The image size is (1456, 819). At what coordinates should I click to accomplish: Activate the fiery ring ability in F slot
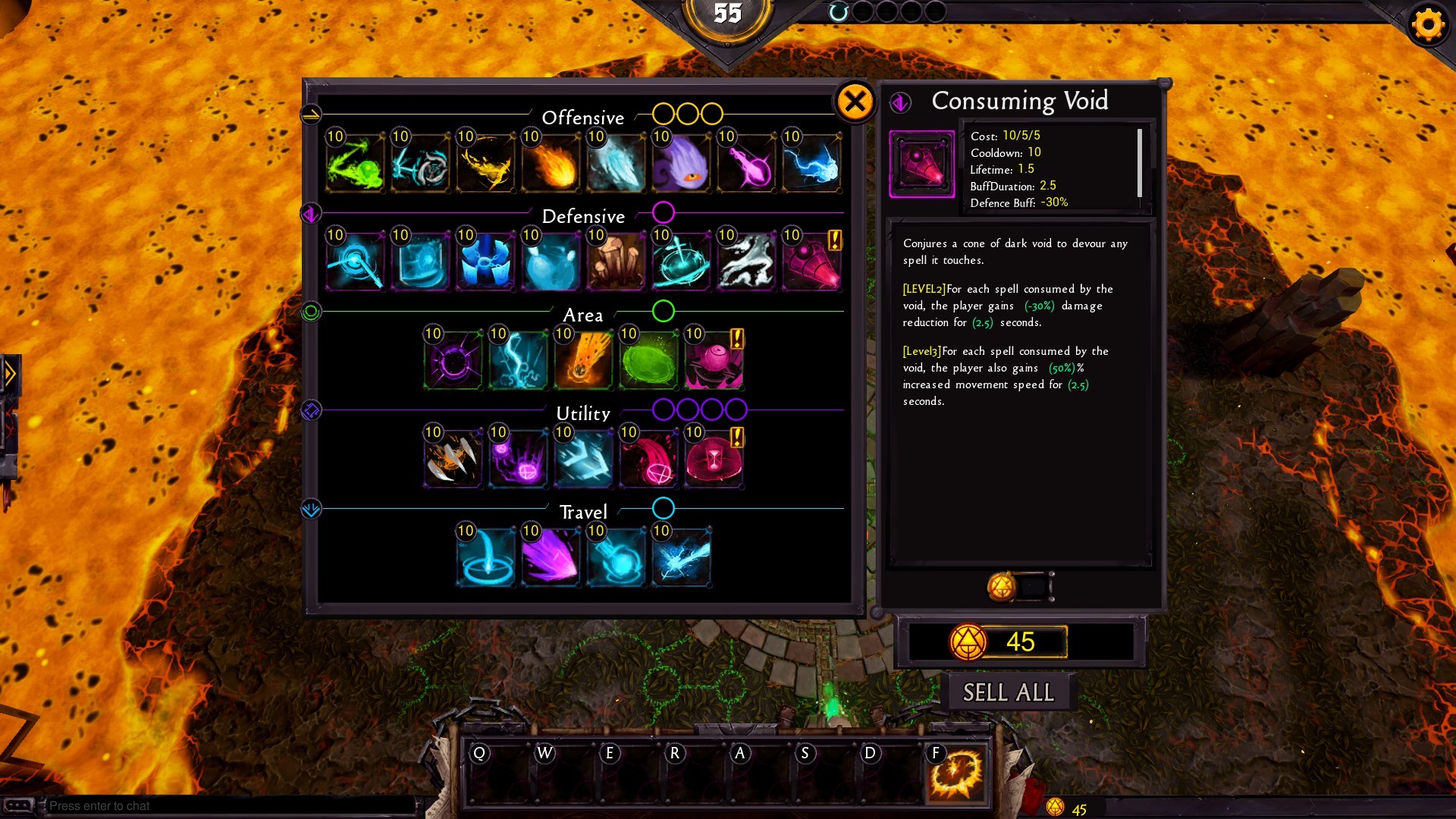click(x=956, y=775)
